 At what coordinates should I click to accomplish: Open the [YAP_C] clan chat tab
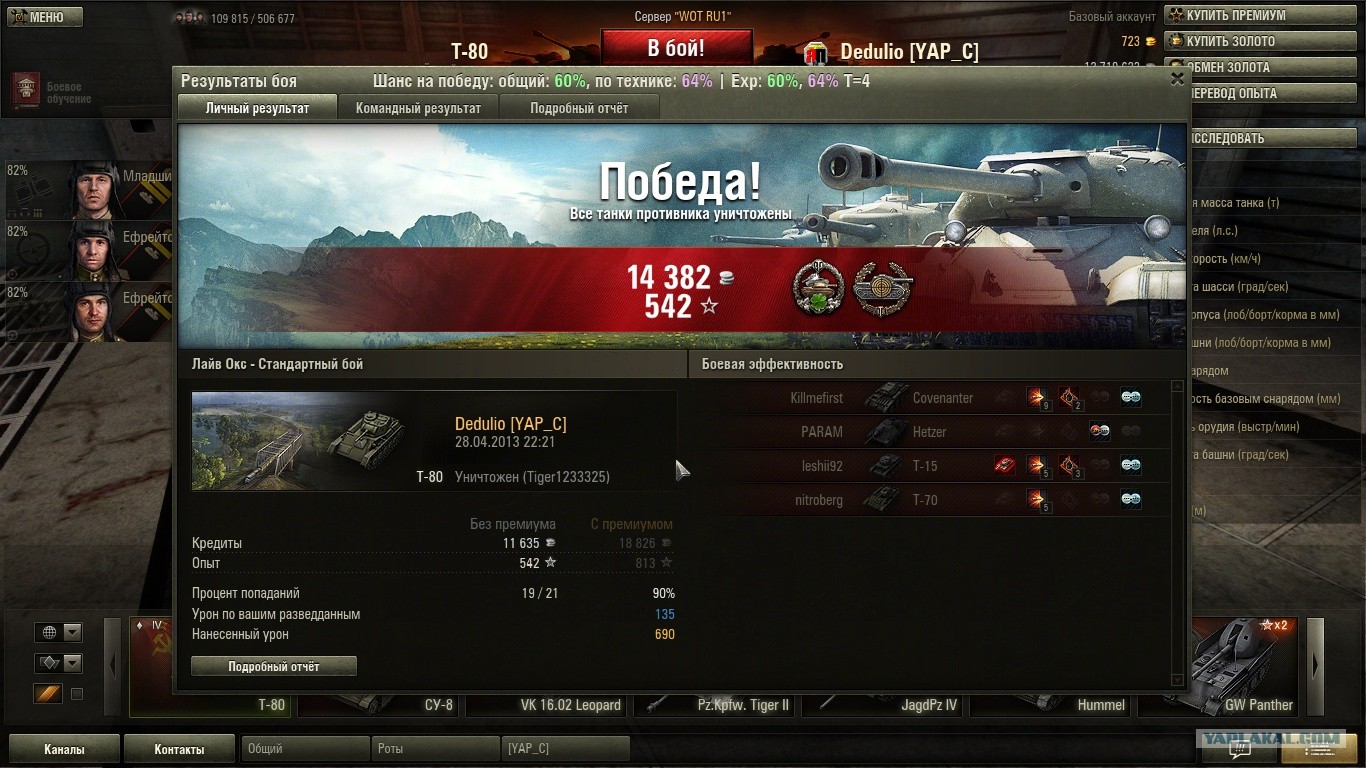(565, 749)
